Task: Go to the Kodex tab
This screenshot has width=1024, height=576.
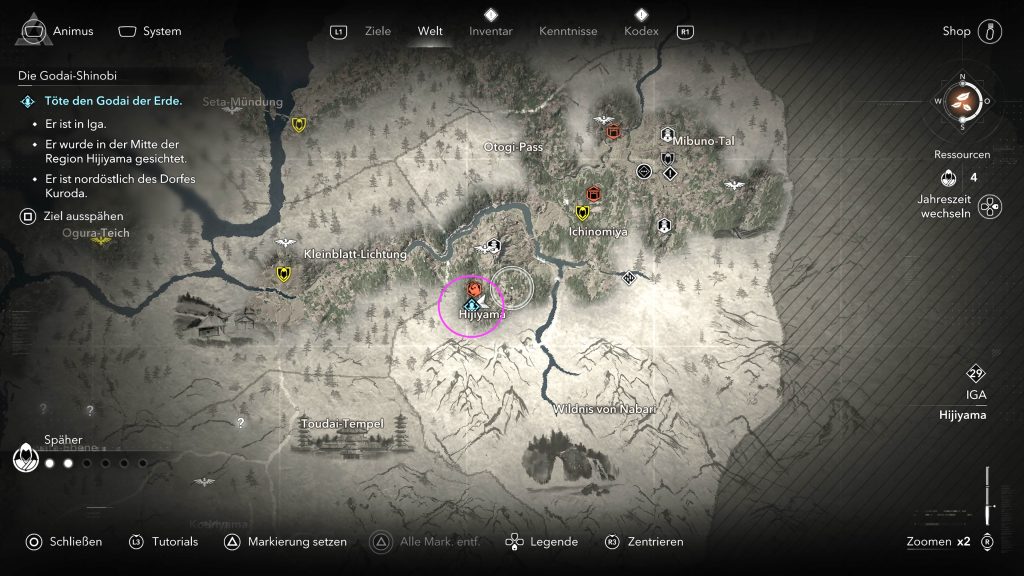Action: 640,31
